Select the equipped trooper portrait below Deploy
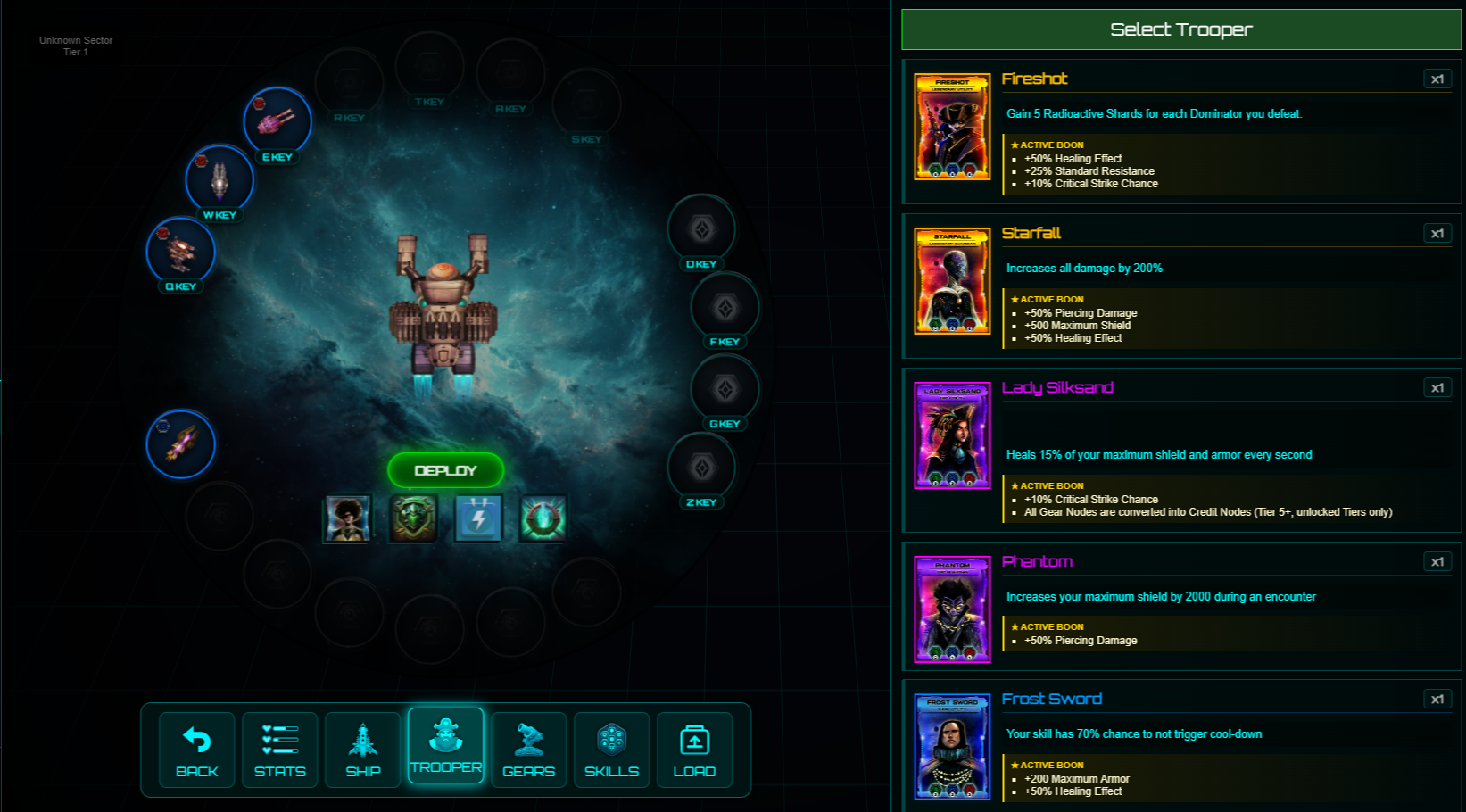 point(347,518)
